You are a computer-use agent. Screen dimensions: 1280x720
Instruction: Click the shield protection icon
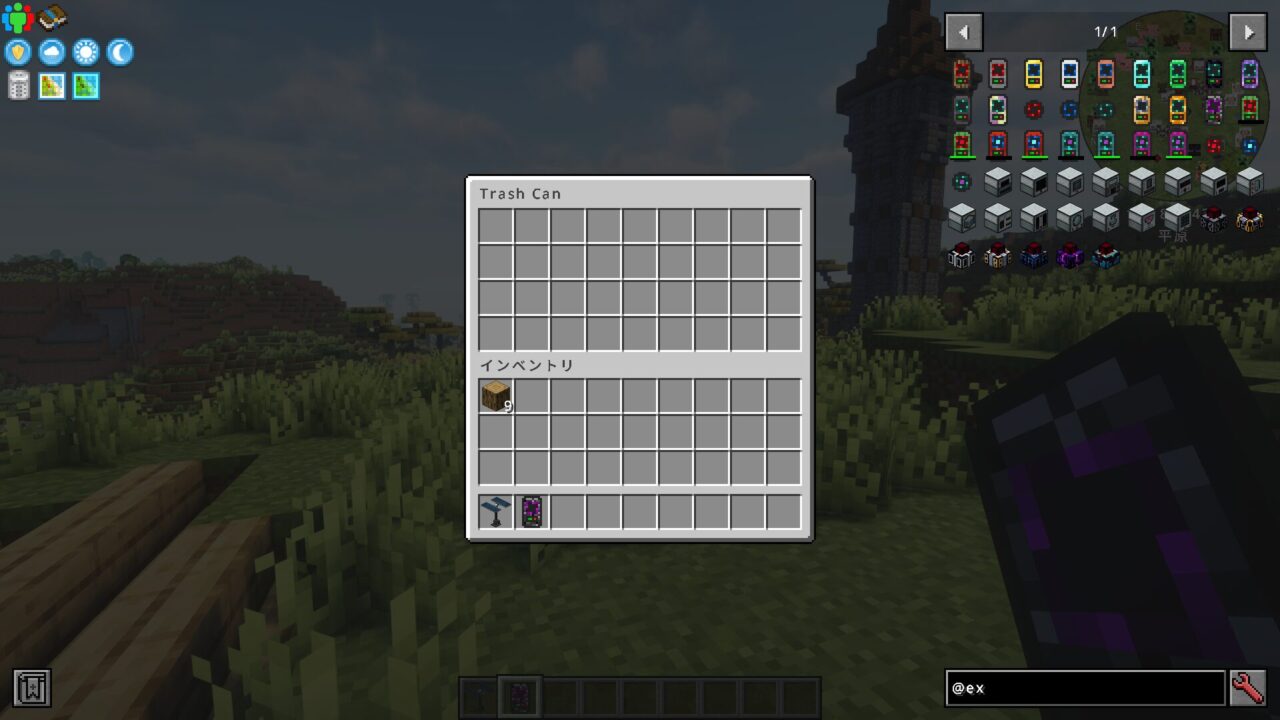point(17,52)
